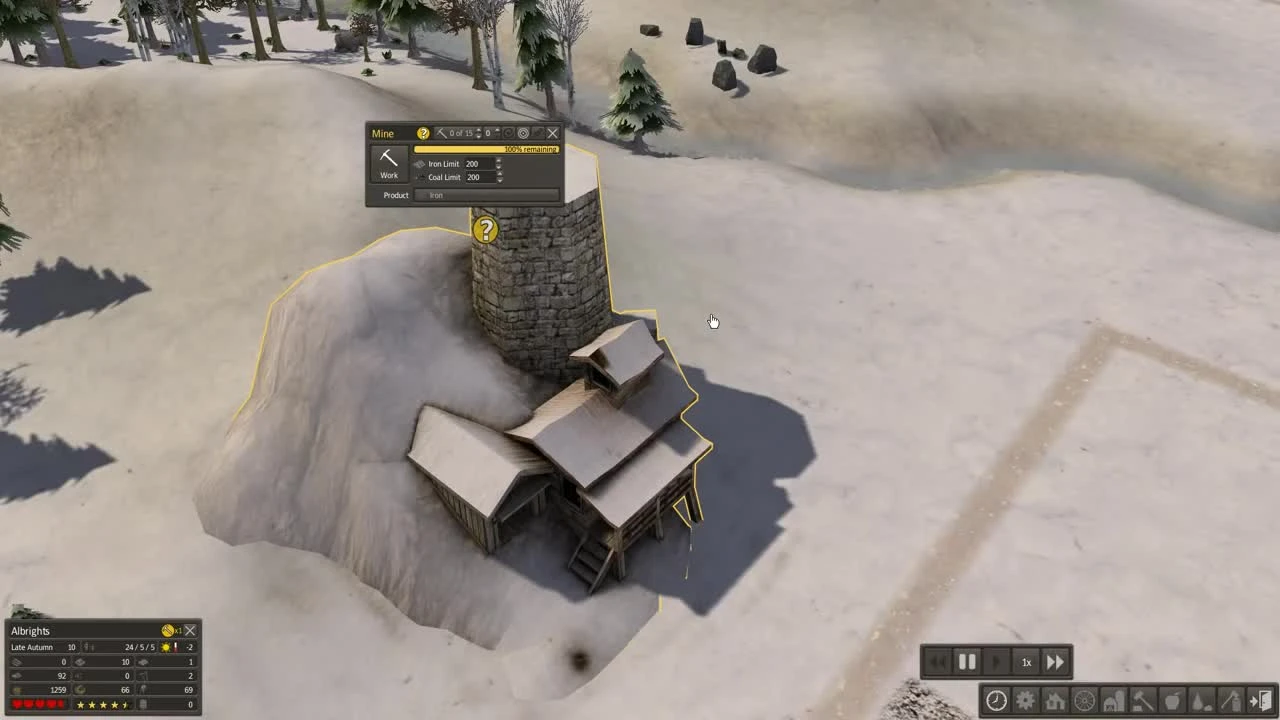The image size is (1280, 720).
Task: Raise the Iron Limit using stepper arrow
Action: [x=499, y=161]
